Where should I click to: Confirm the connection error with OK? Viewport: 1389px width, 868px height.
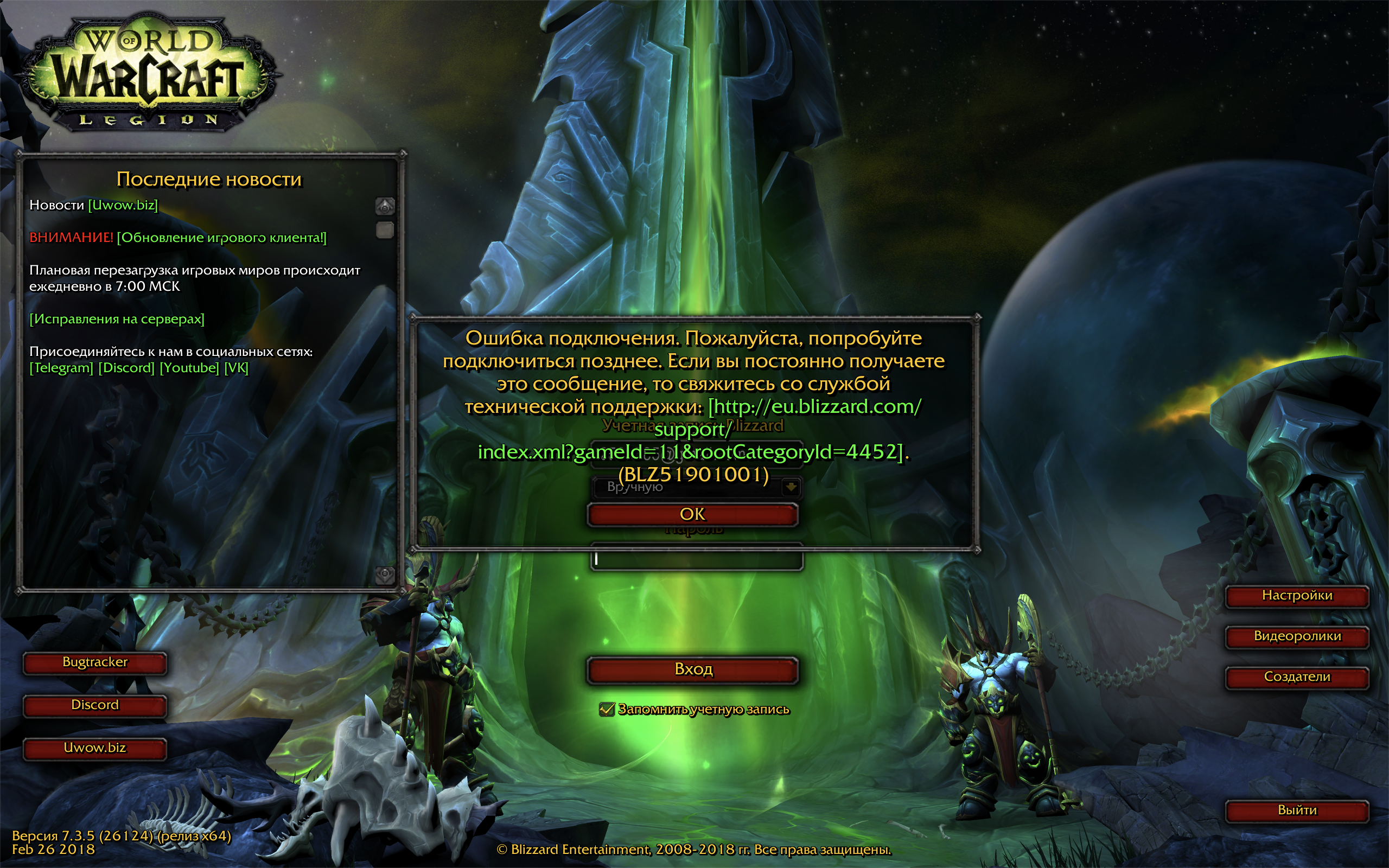(692, 514)
